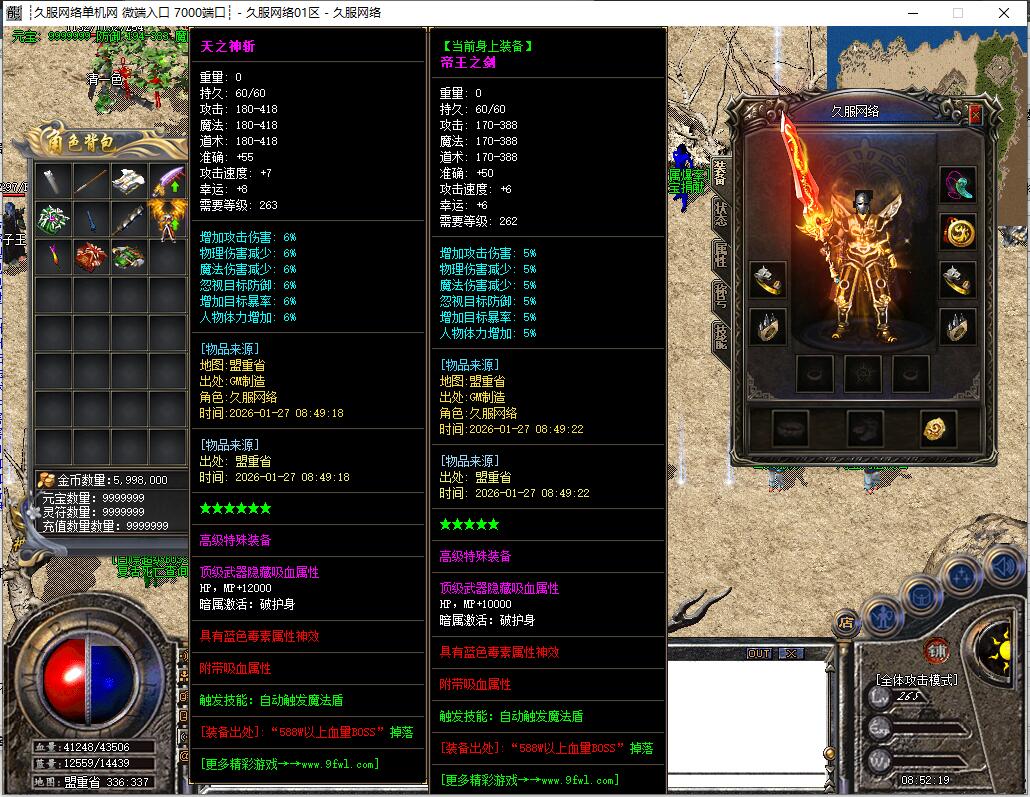Select the 技能 skills tab

(x=719, y=336)
